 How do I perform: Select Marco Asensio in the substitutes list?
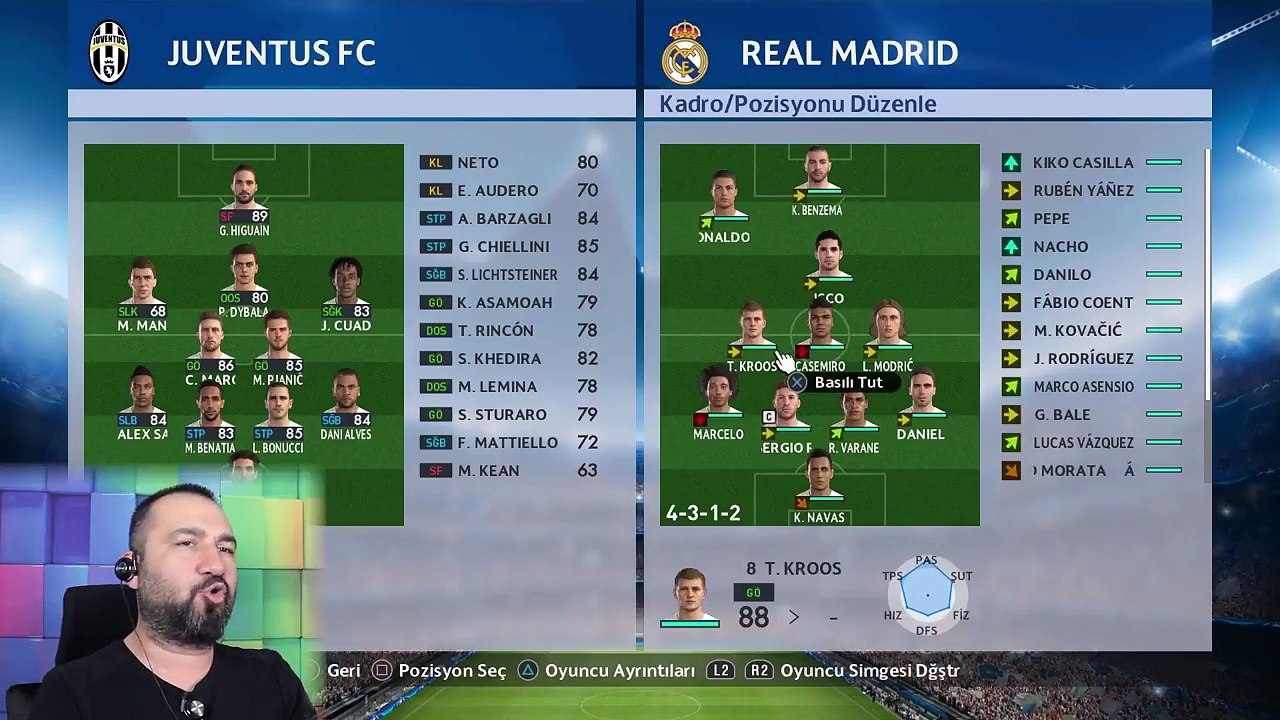[x=1084, y=387]
